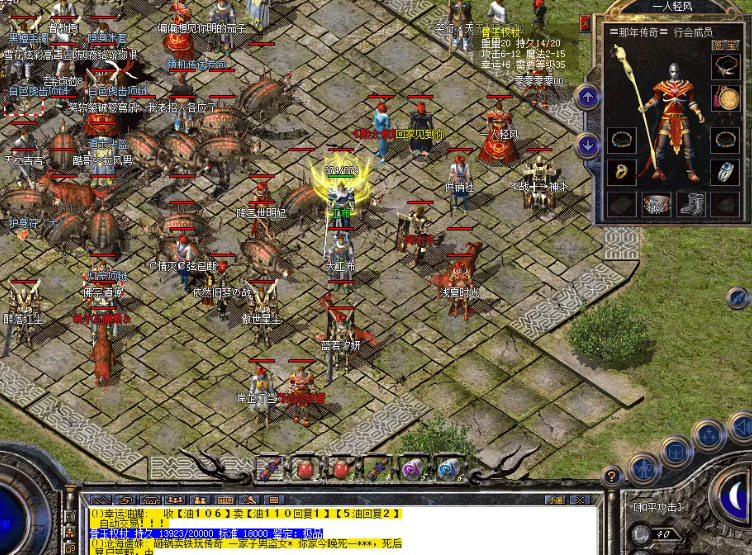
Task: Toggle the sound speaker button
Action: pos(740,428)
